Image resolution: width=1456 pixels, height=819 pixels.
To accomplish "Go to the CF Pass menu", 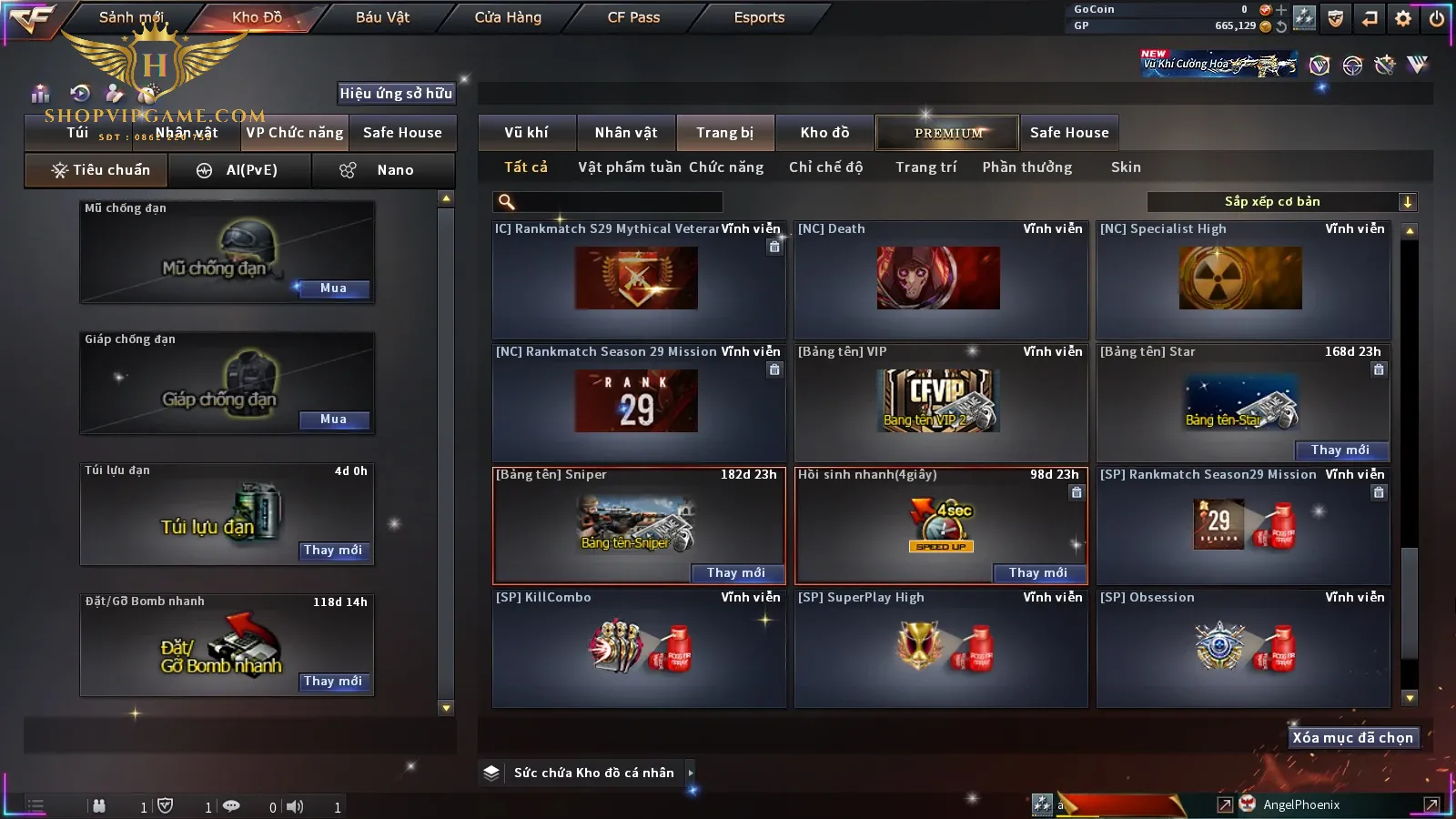I will point(633,17).
